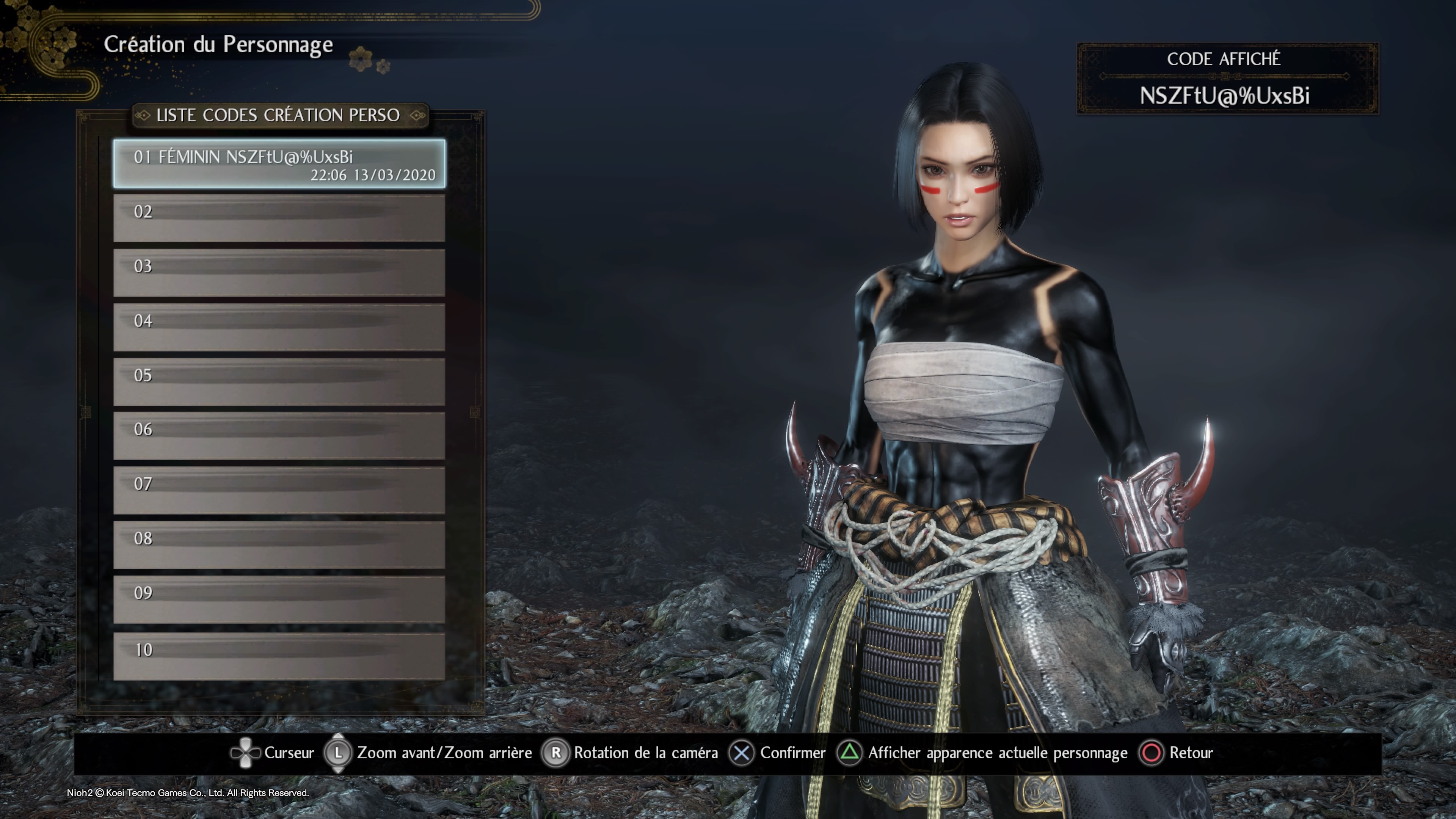
Task: Click Retour in the control bar
Action: (x=1191, y=753)
